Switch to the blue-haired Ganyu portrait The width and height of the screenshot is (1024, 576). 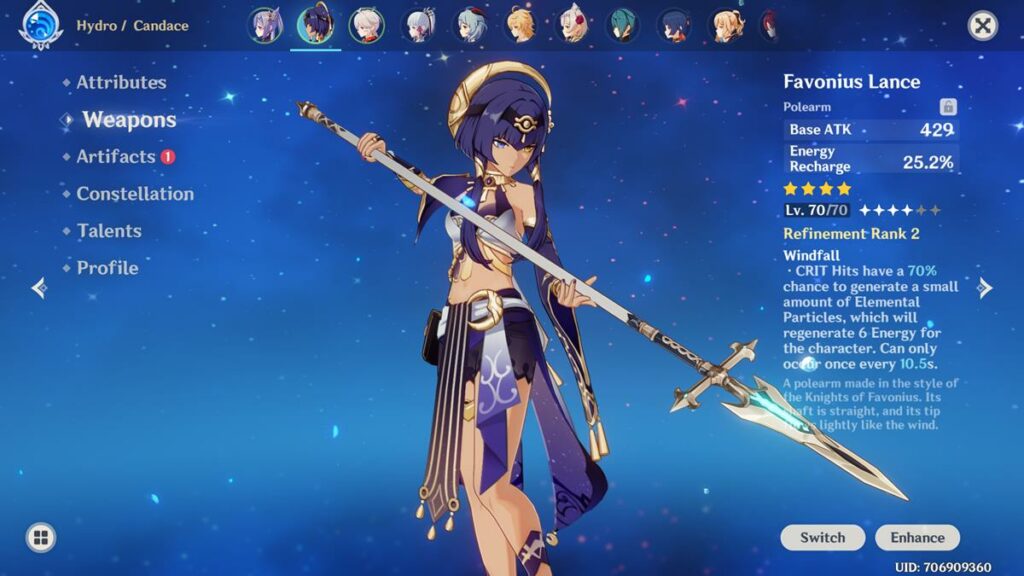pyautogui.click(x=470, y=25)
